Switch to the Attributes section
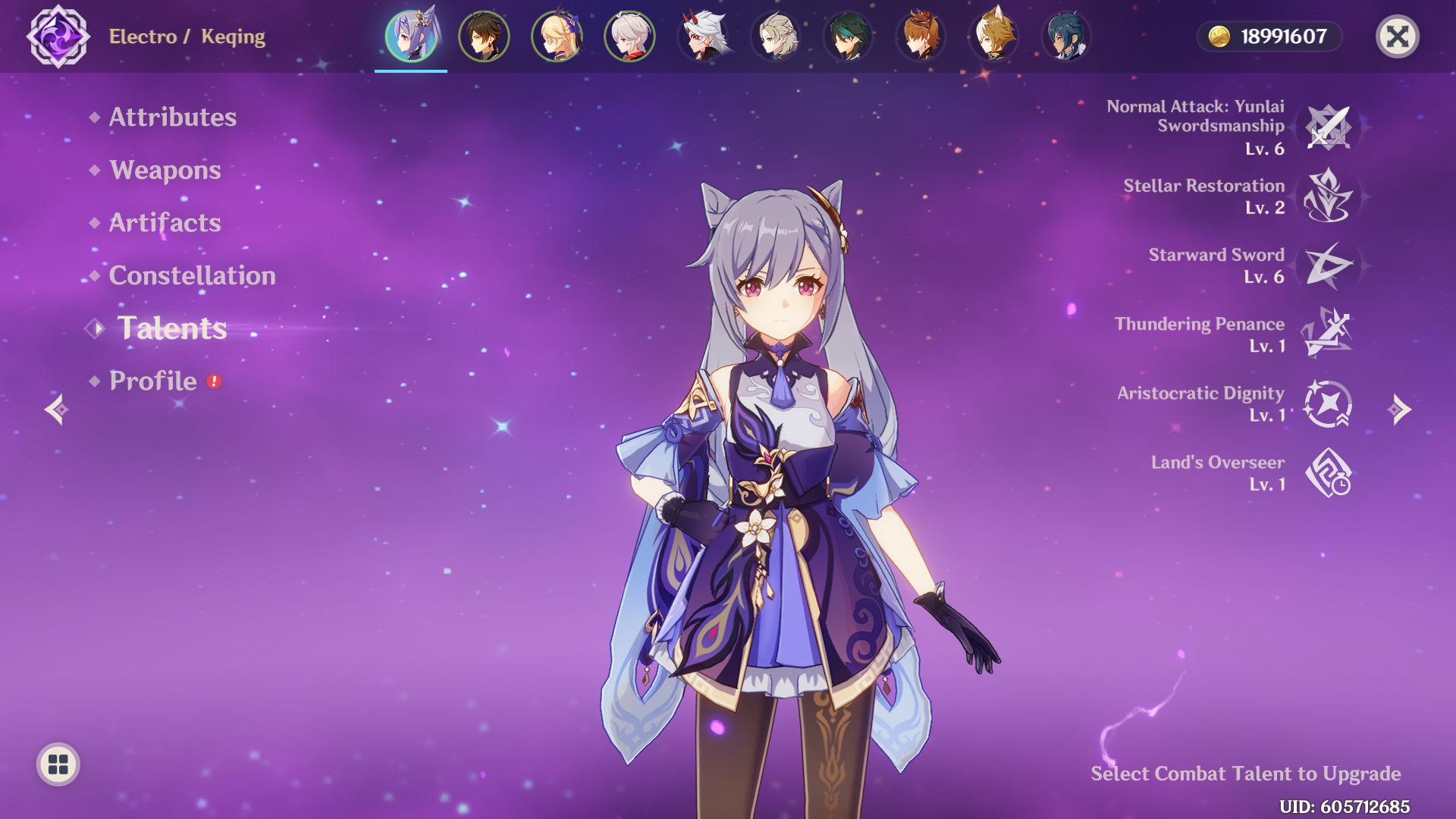The width and height of the screenshot is (1456, 819). [172, 118]
